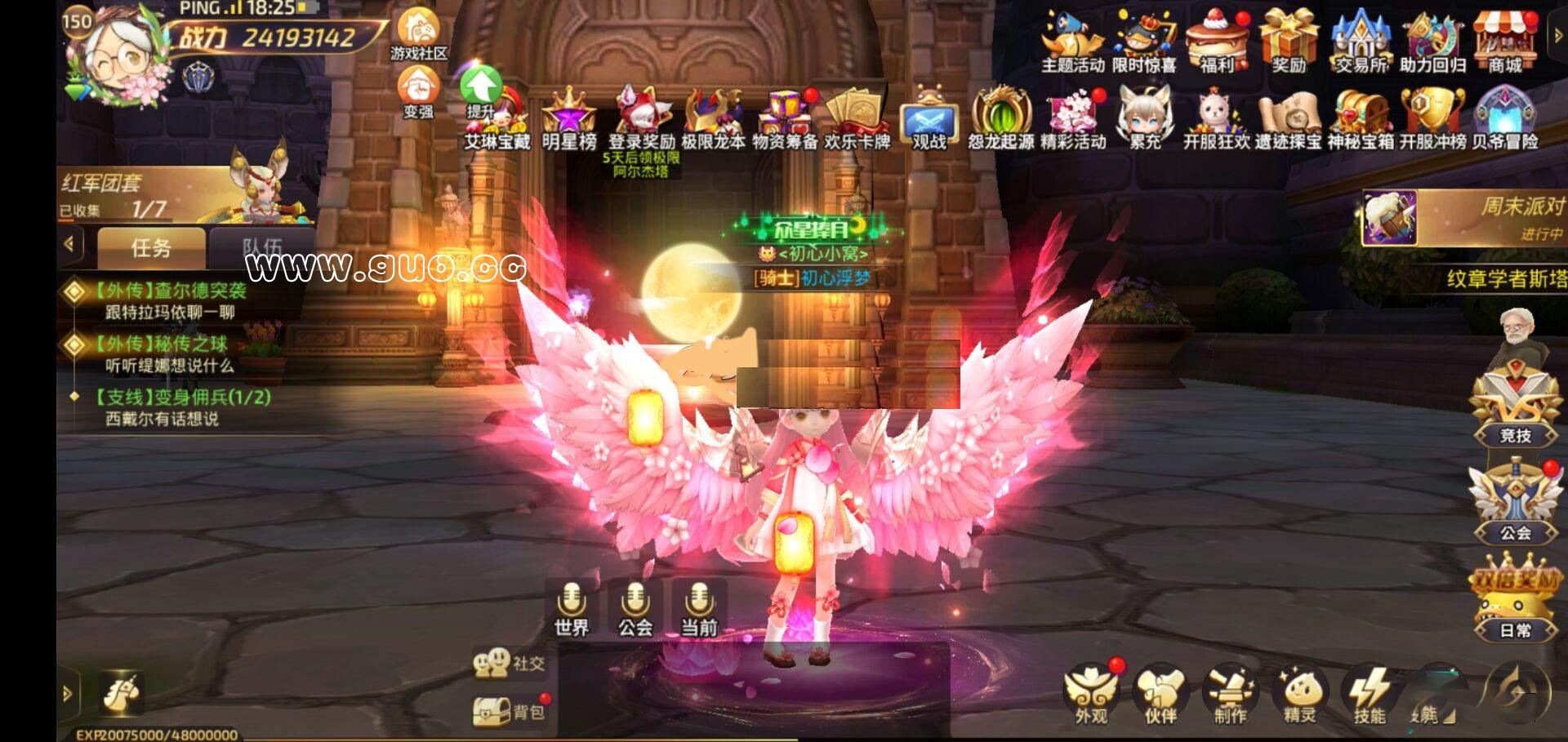Open the 交易所 exchange
Screen dimensions: 1568x742
[x=1361, y=41]
